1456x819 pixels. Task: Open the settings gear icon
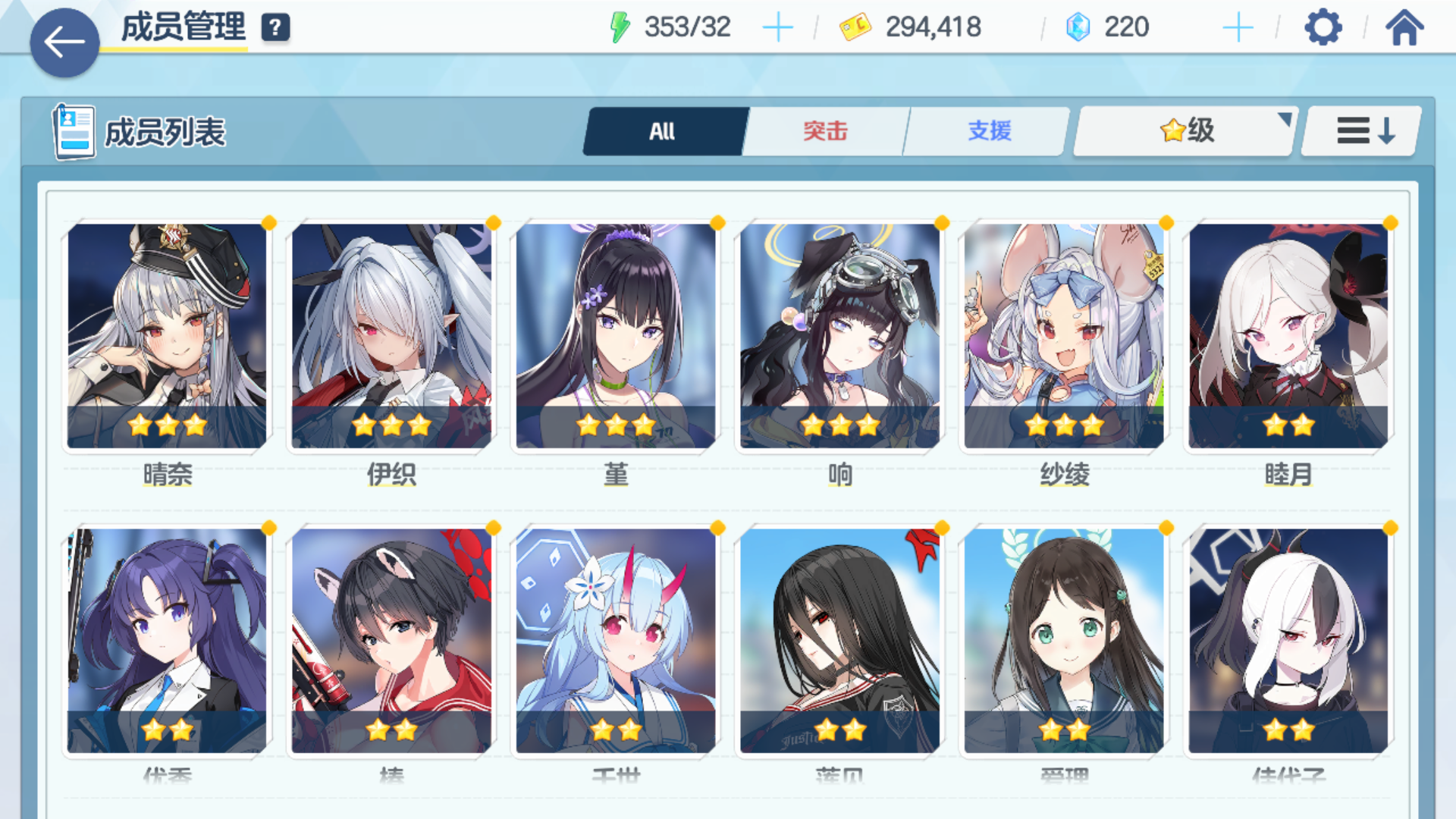(1323, 27)
